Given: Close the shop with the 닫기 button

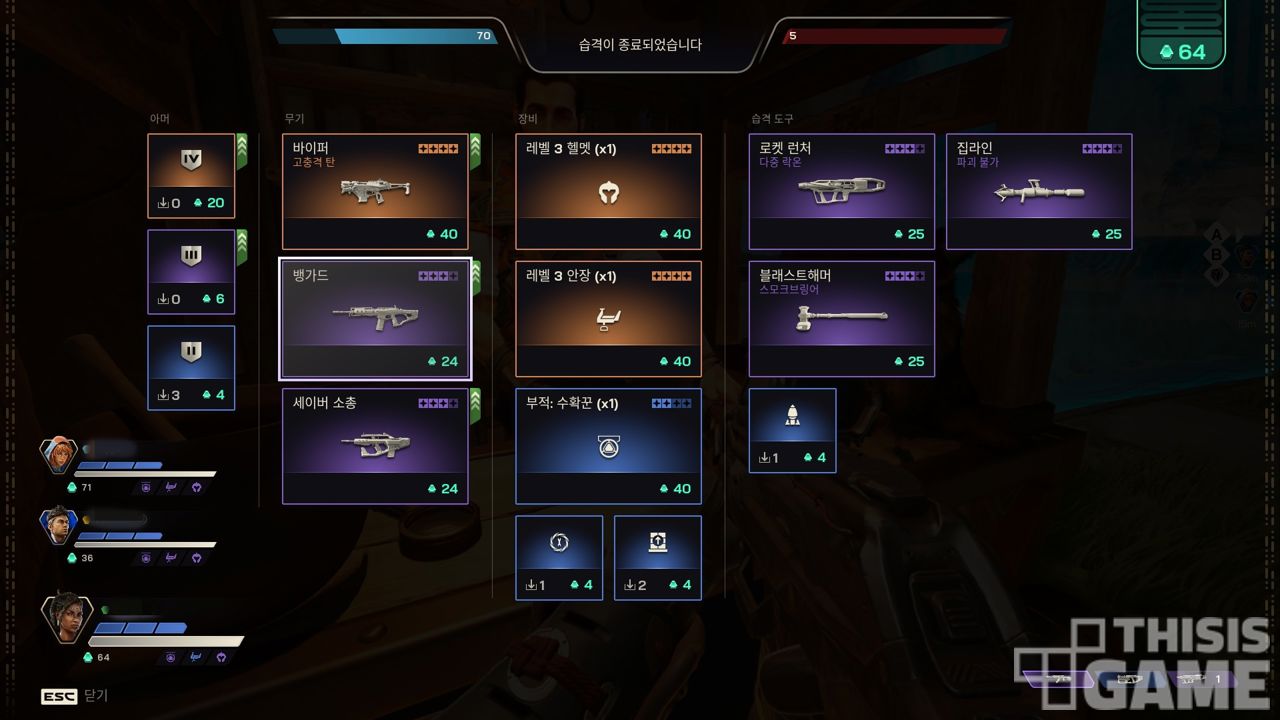Looking at the screenshot, I should [x=75, y=696].
